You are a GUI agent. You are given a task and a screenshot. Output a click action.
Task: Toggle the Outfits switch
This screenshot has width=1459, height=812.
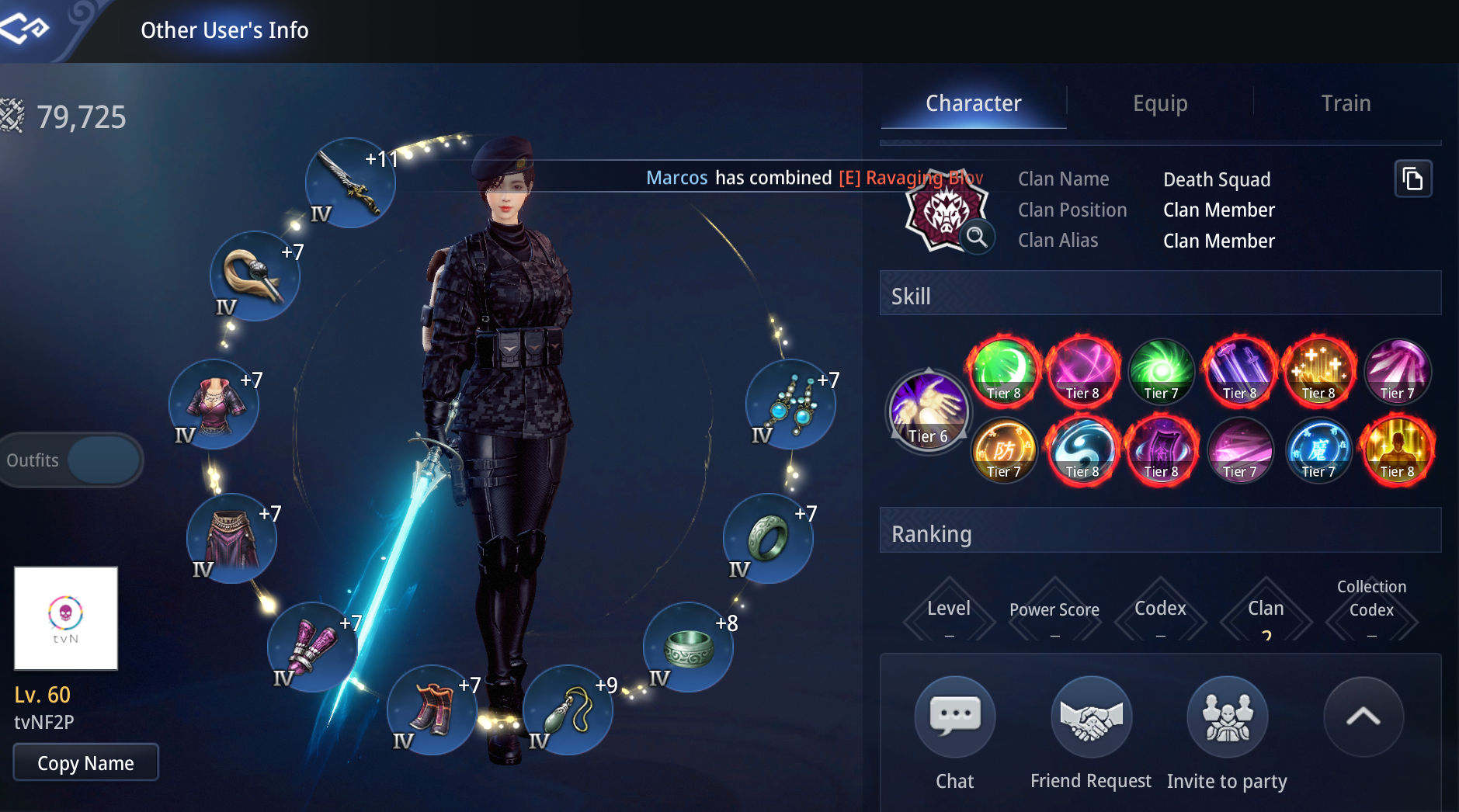pyautogui.click(x=103, y=460)
